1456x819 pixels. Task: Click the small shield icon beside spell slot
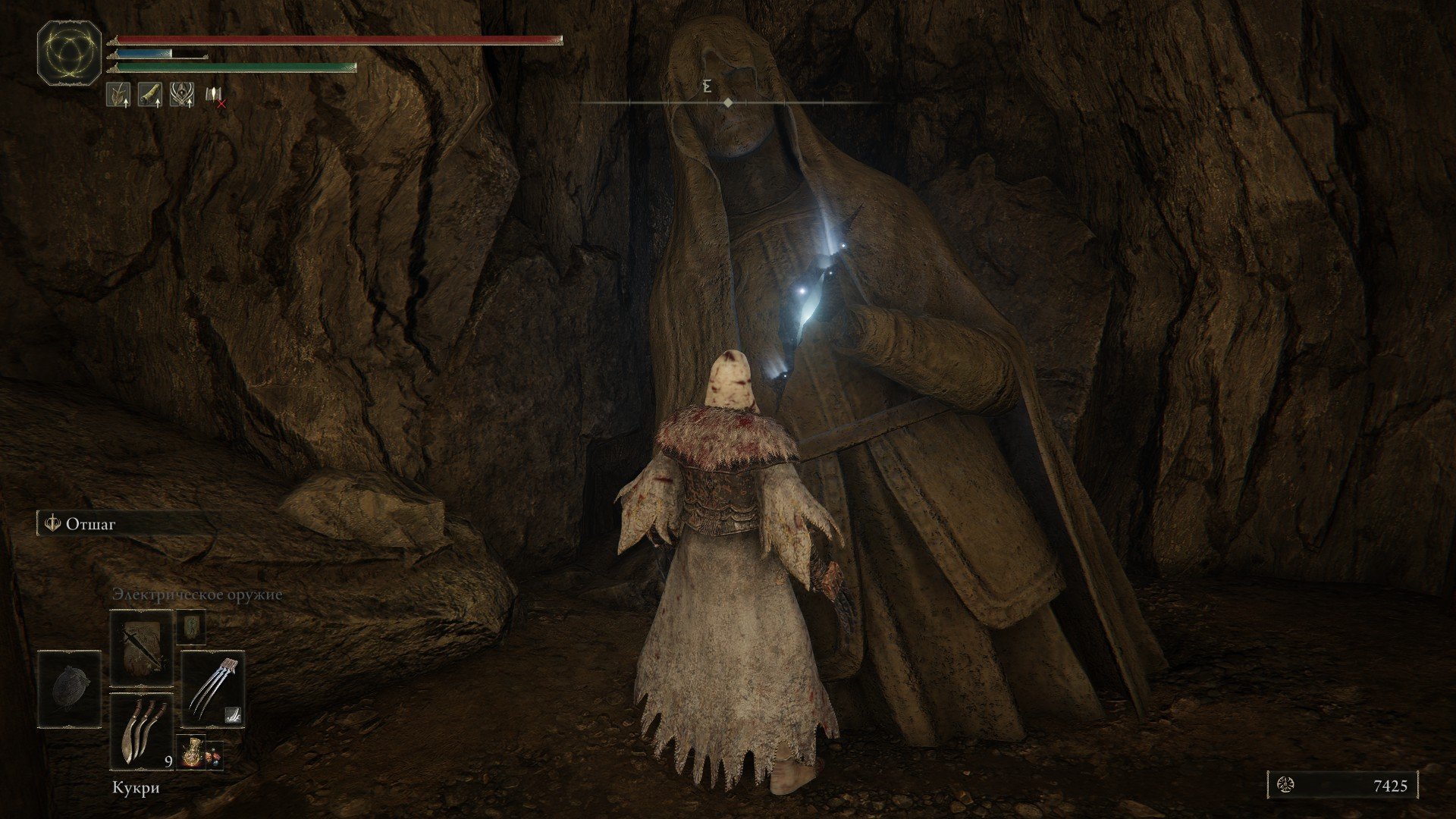point(191,626)
